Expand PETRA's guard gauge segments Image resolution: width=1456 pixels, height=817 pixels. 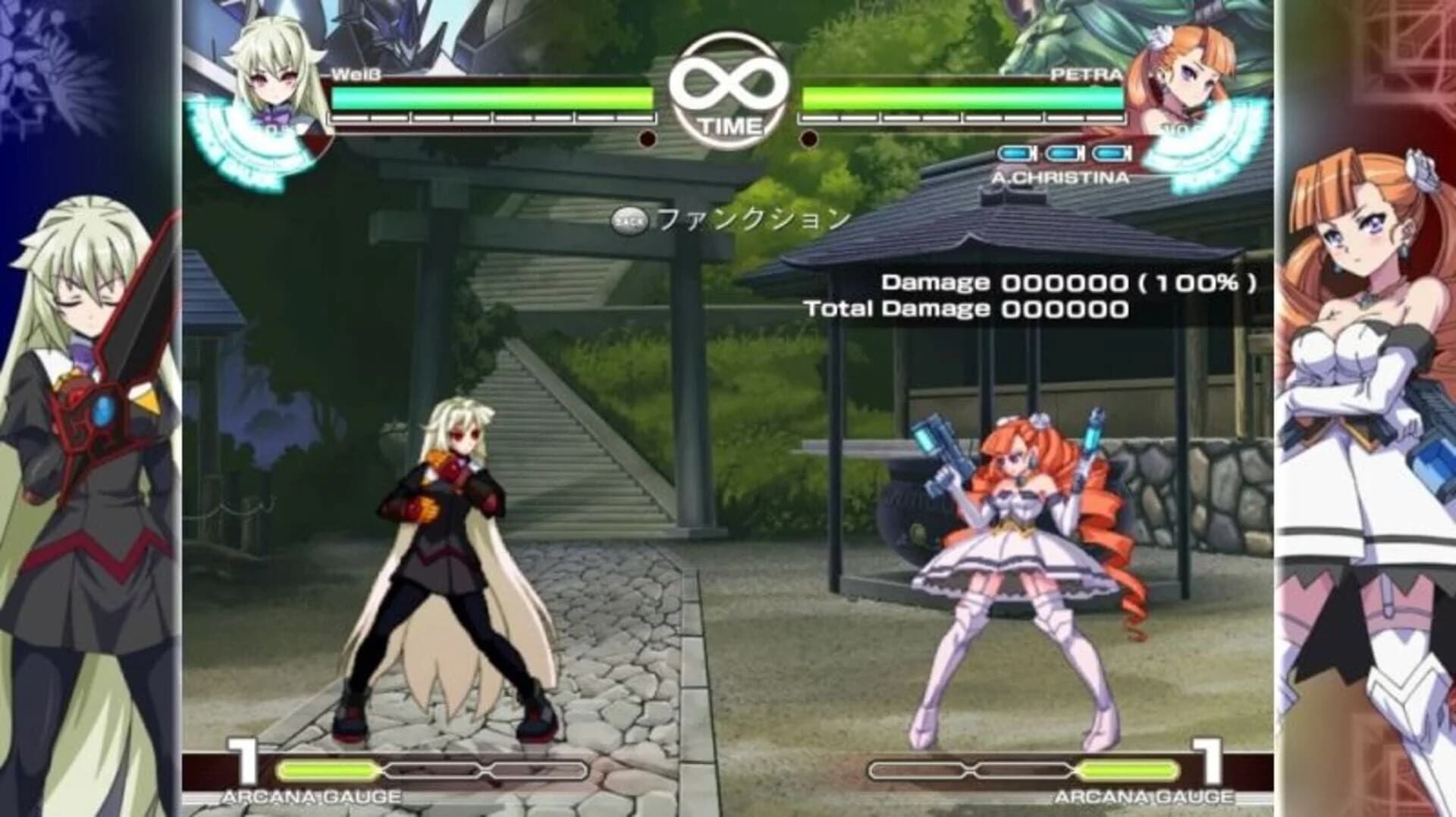point(963,117)
